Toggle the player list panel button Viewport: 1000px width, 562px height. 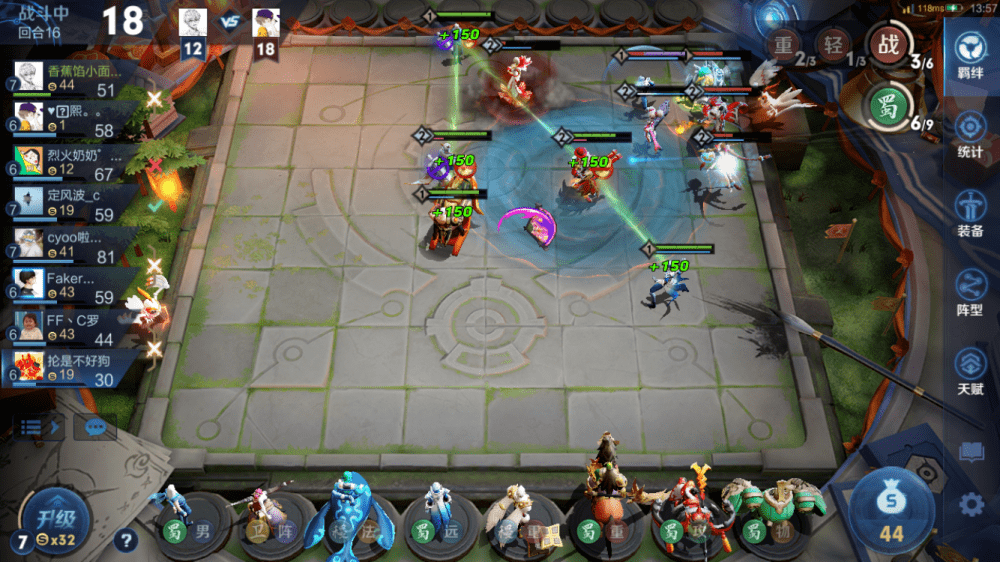pos(40,427)
